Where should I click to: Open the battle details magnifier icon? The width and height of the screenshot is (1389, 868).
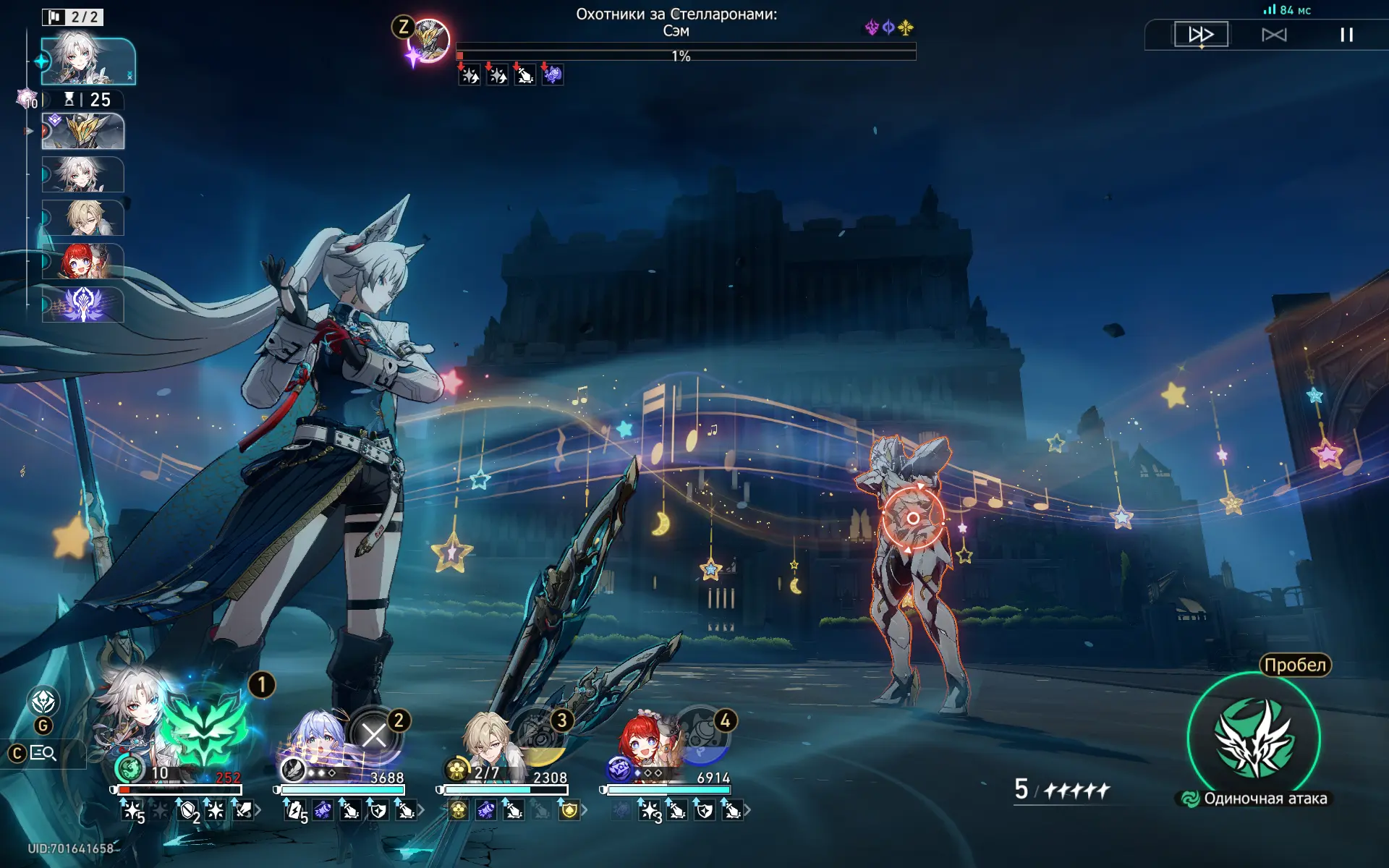coord(43,753)
